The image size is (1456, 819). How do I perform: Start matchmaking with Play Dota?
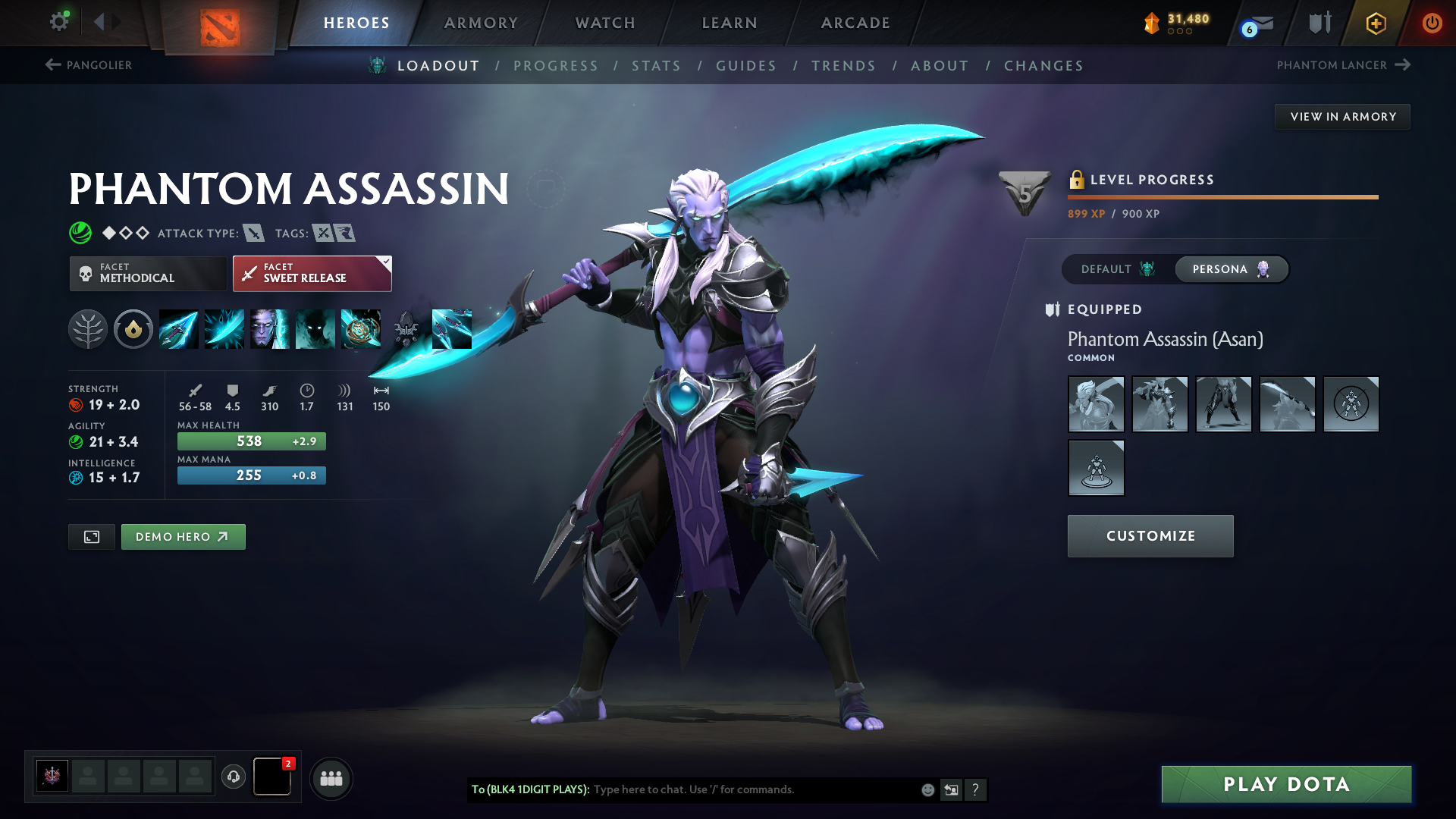click(x=1286, y=784)
